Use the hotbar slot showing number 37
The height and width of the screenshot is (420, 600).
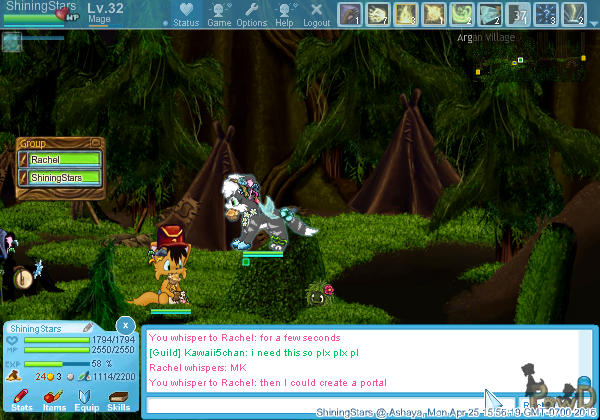[518, 14]
